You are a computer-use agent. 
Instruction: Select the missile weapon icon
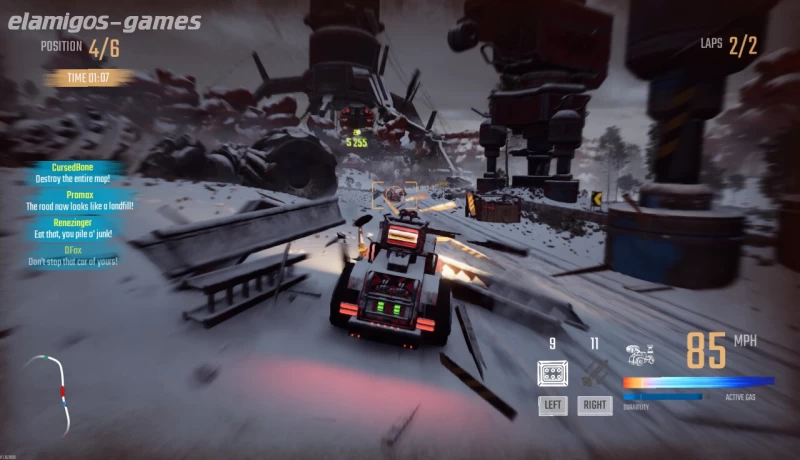pos(595,374)
